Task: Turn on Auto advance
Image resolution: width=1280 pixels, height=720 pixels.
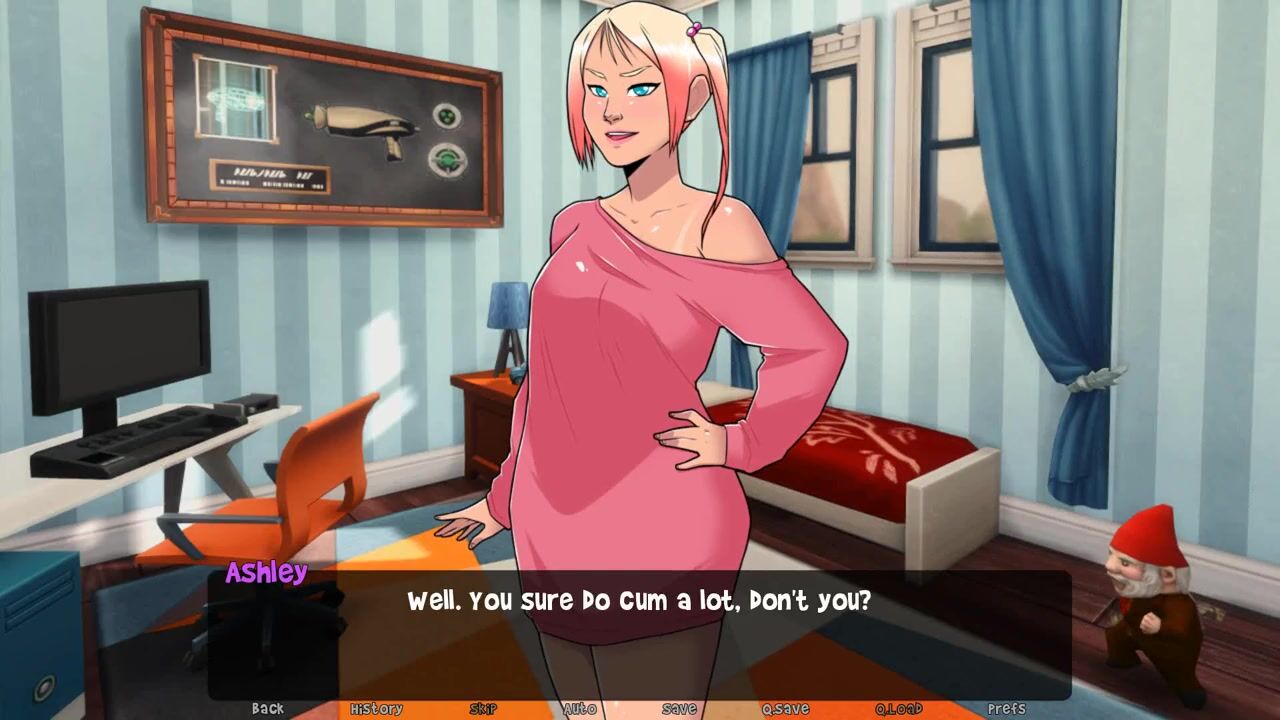Action: pos(580,708)
